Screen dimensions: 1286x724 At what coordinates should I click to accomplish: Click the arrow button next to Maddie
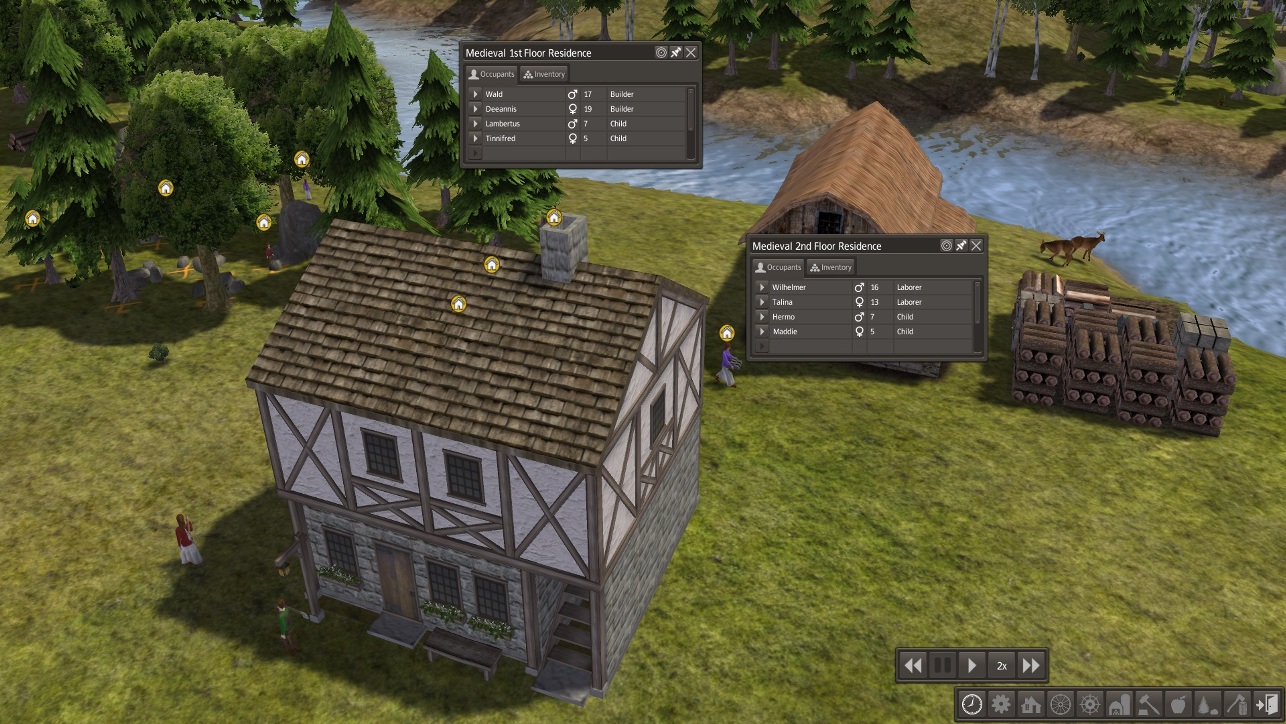coord(762,332)
